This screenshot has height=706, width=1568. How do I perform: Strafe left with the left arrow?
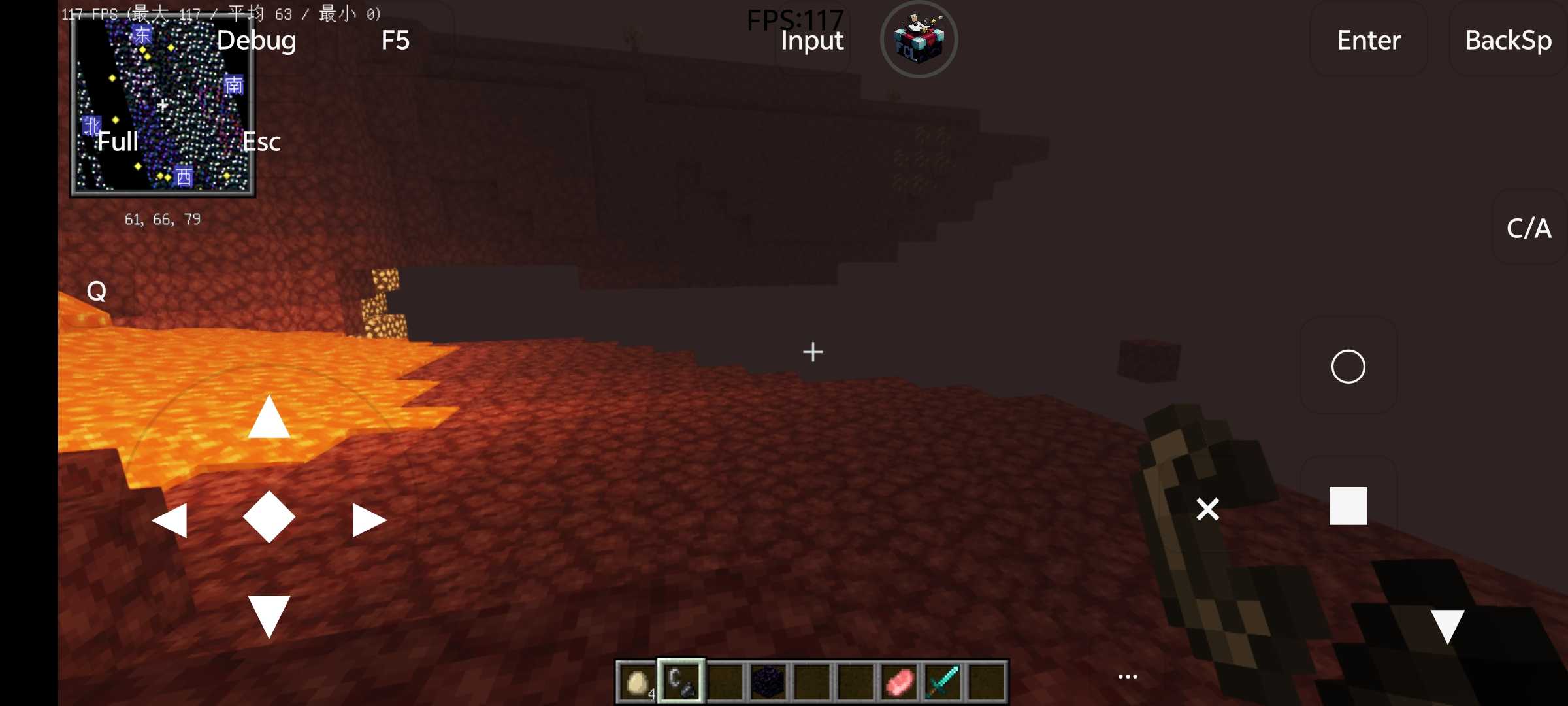[170, 520]
